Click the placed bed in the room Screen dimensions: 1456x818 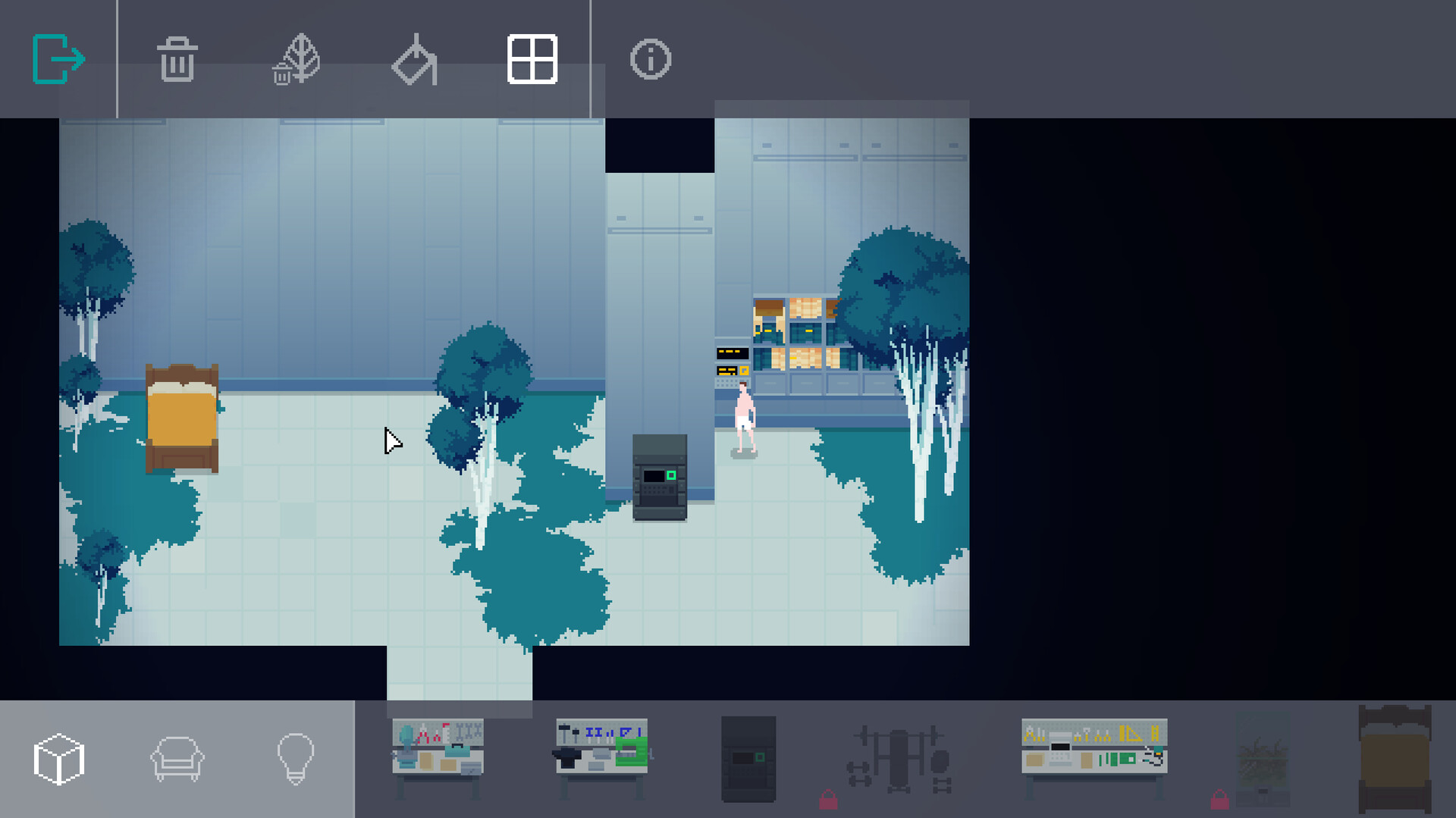tap(182, 417)
